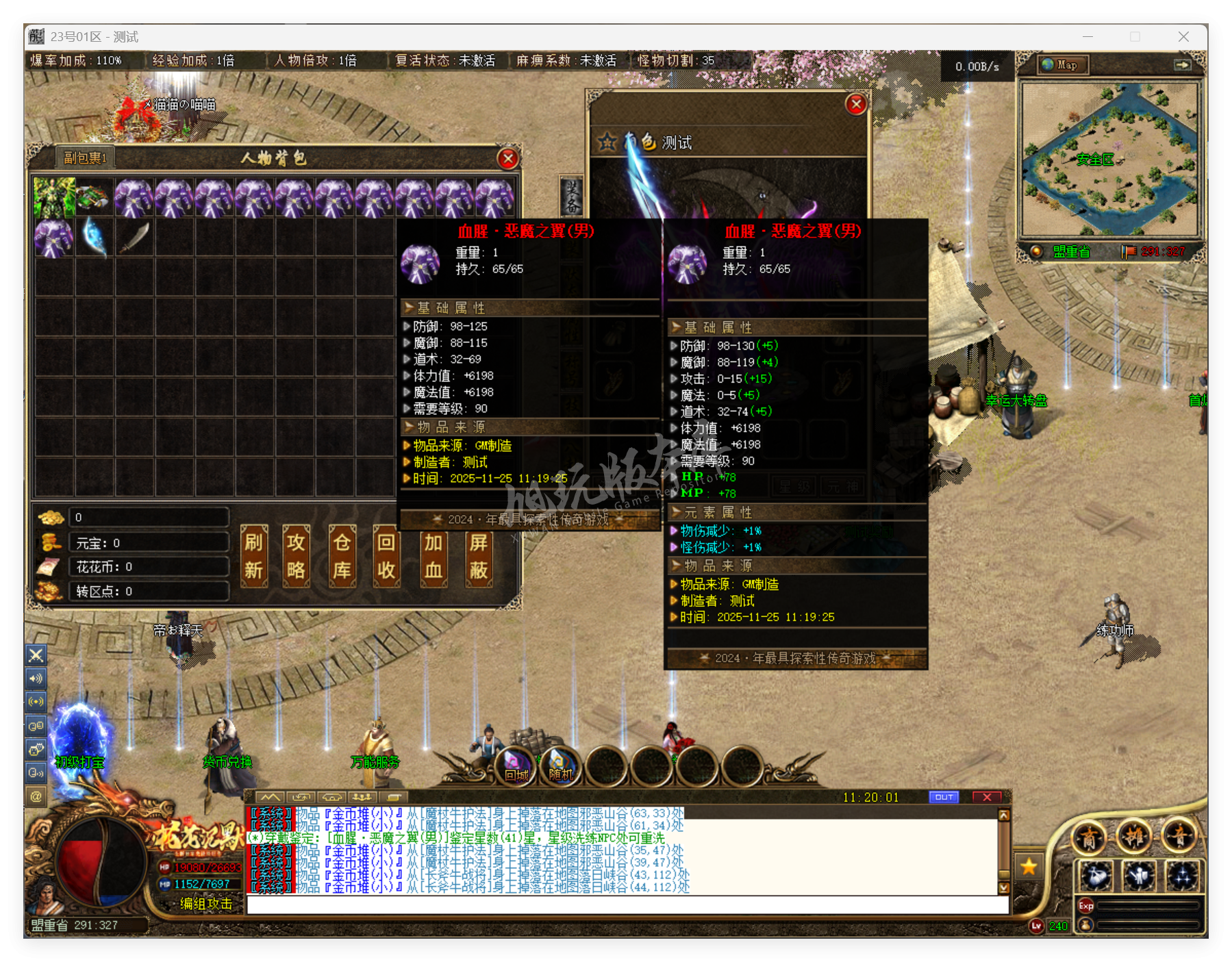1232x962 pixels.
Task: Toggle game sound with the speaker icon
Action: (36, 679)
